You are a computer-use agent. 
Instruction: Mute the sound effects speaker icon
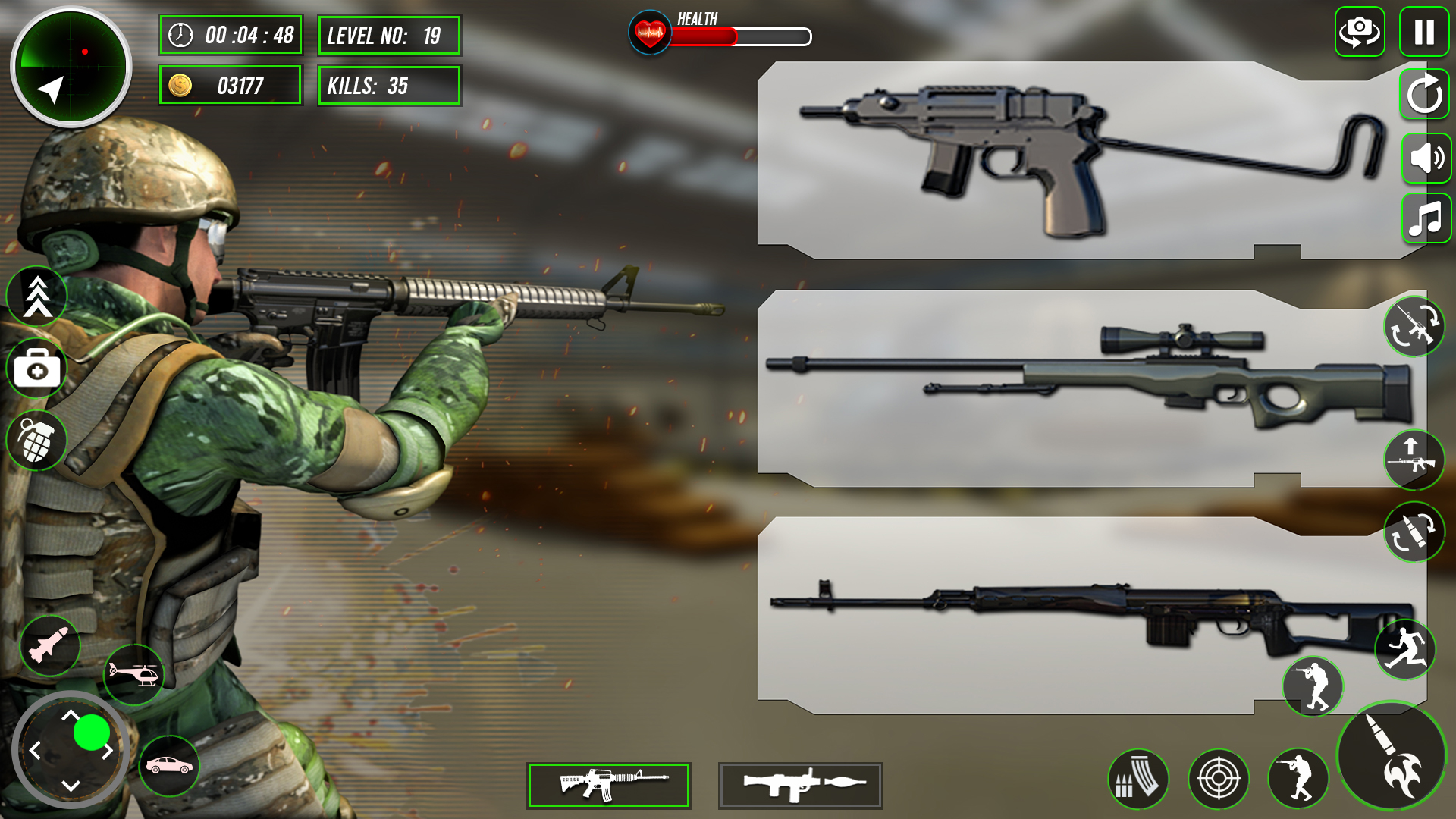[1425, 158]
